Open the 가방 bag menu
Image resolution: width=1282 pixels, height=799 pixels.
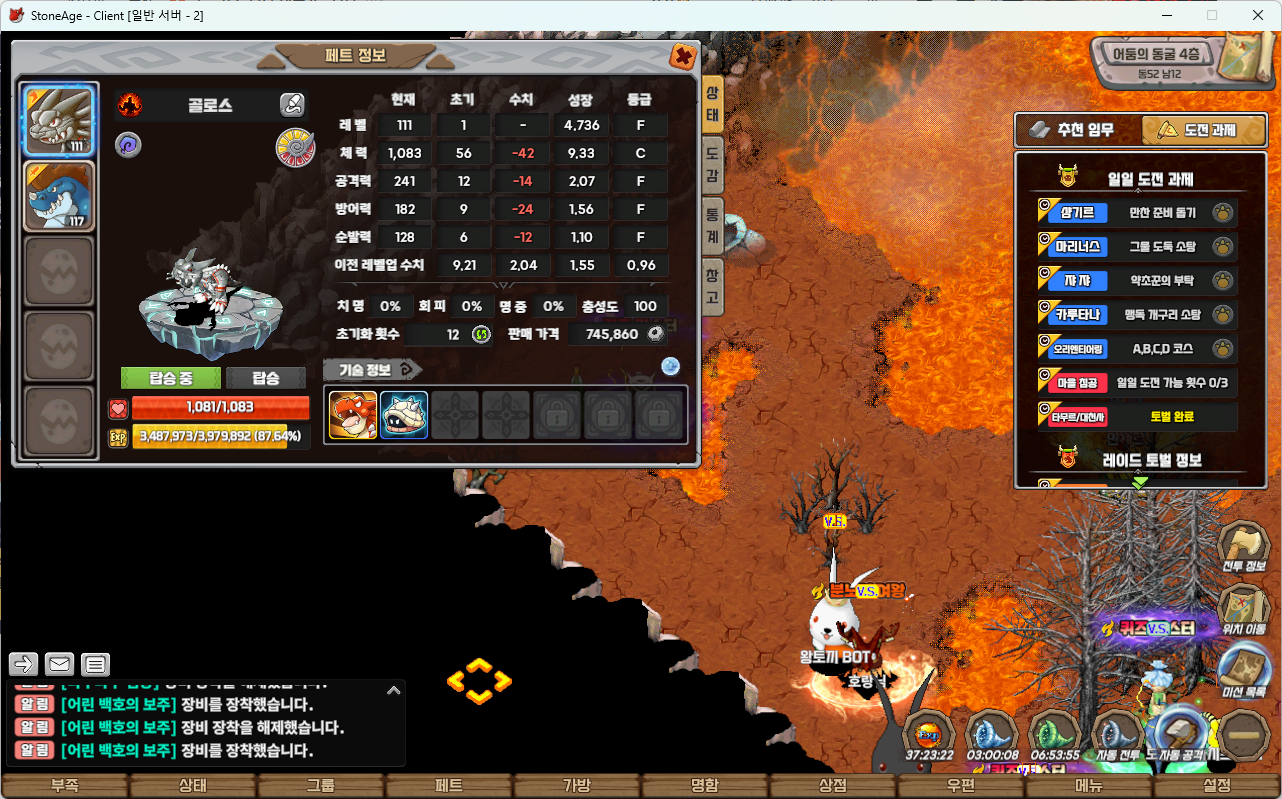577,786
